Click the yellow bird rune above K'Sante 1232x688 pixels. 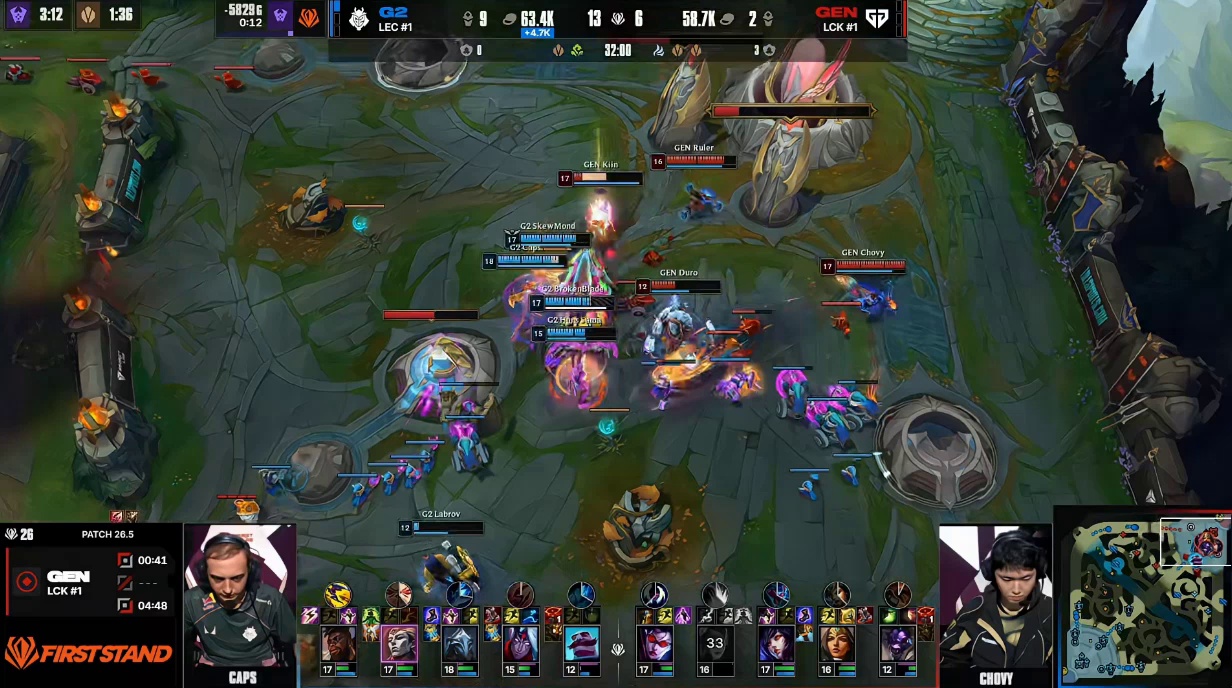point(338,595)
